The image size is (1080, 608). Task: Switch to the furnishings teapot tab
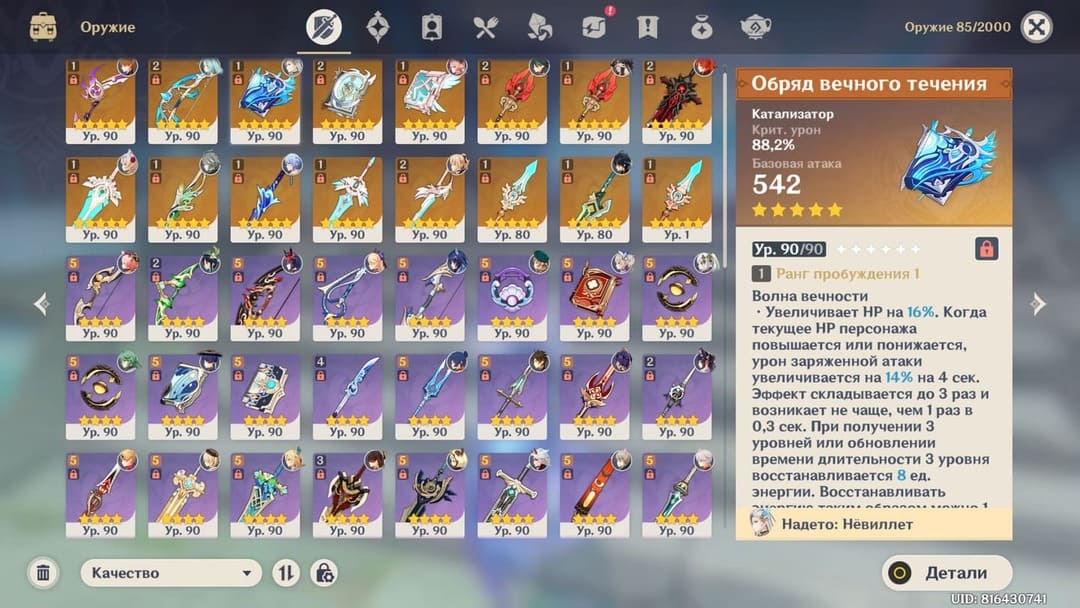click(x=755, y=27)
